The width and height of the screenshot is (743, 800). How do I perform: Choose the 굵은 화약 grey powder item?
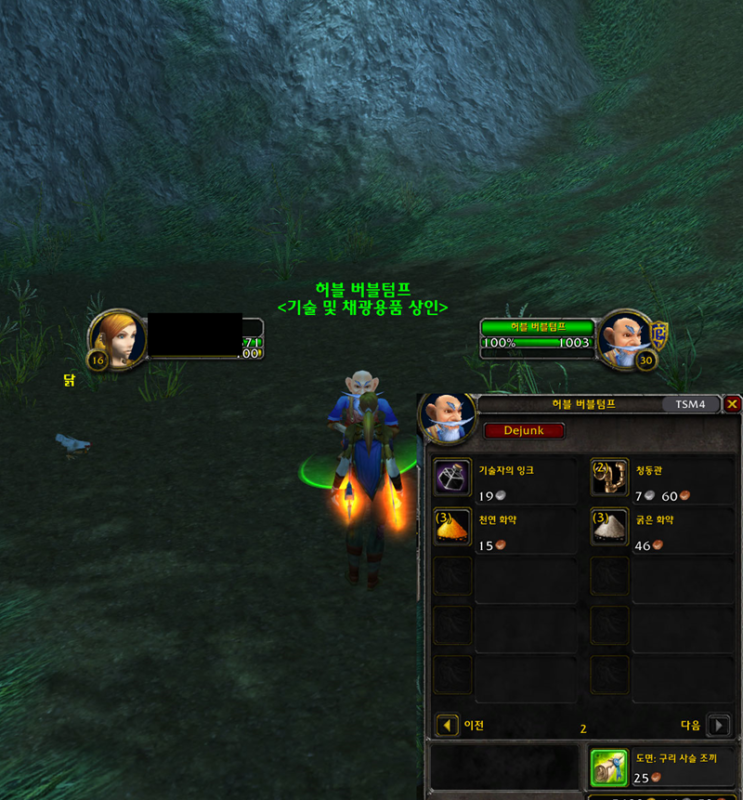pyautogui.click(x=609, y=527)
